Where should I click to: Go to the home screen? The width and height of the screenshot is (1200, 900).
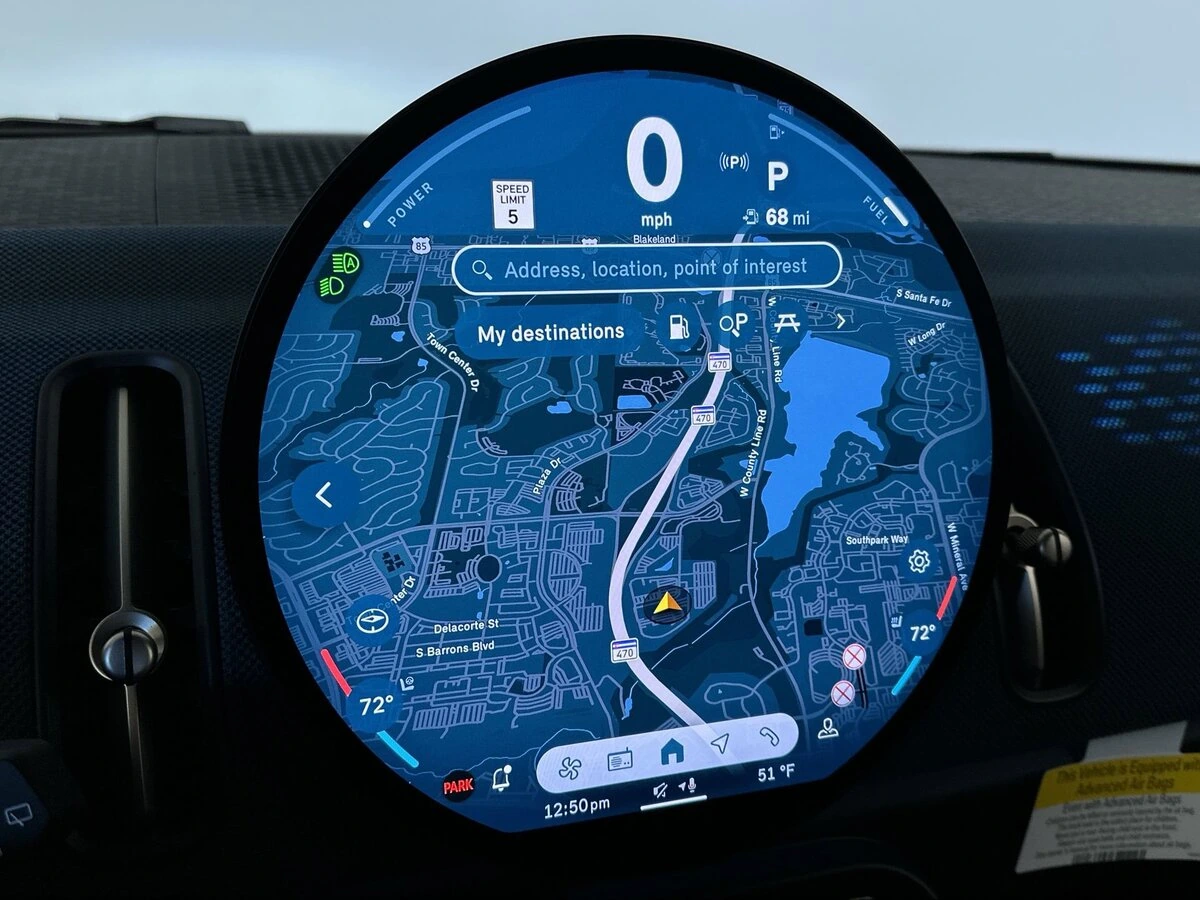672,748
